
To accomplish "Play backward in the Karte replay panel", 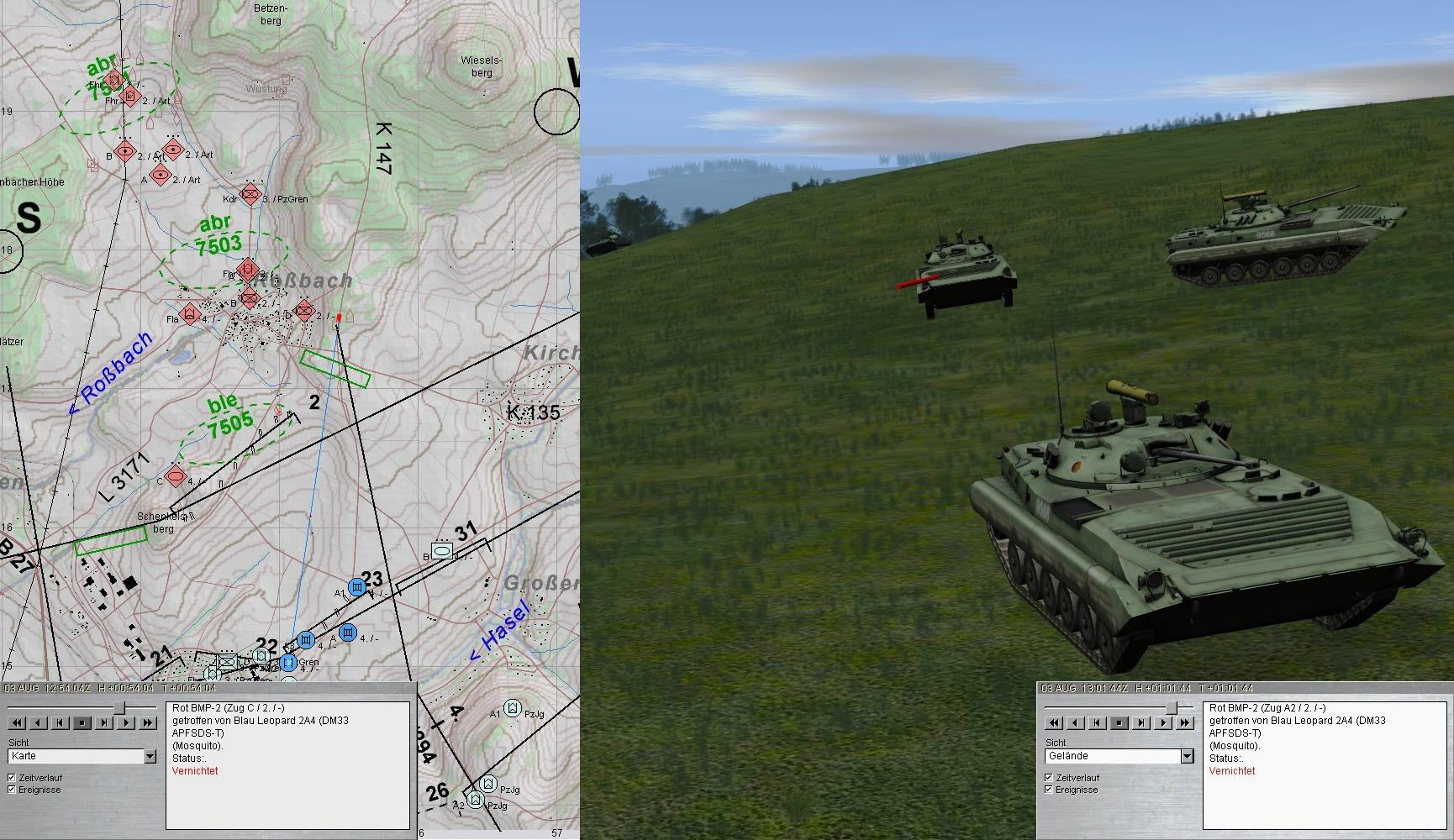I will [x=38, y=722].
